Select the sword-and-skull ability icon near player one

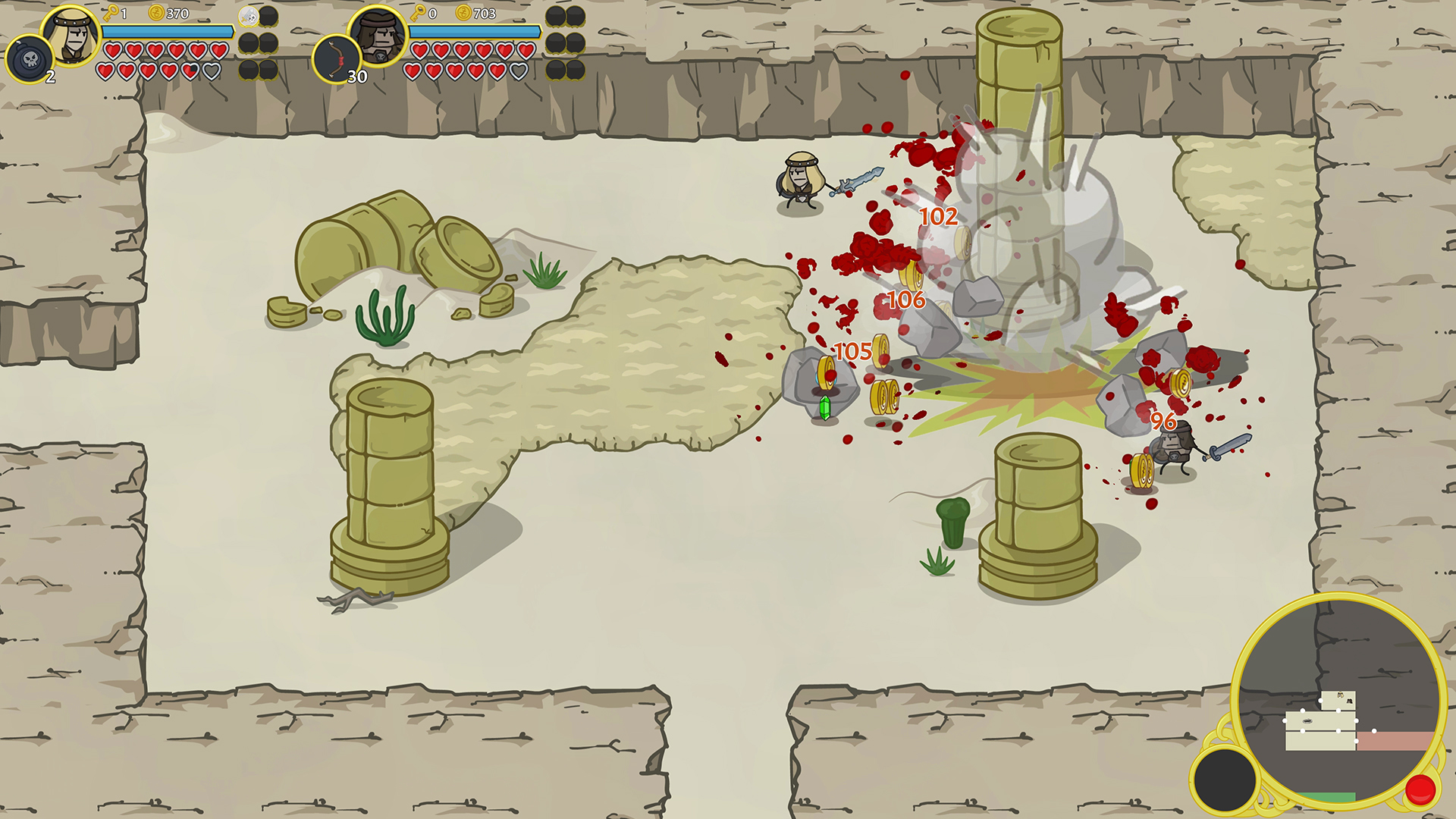pyautogui.click(x=250, y=17)
